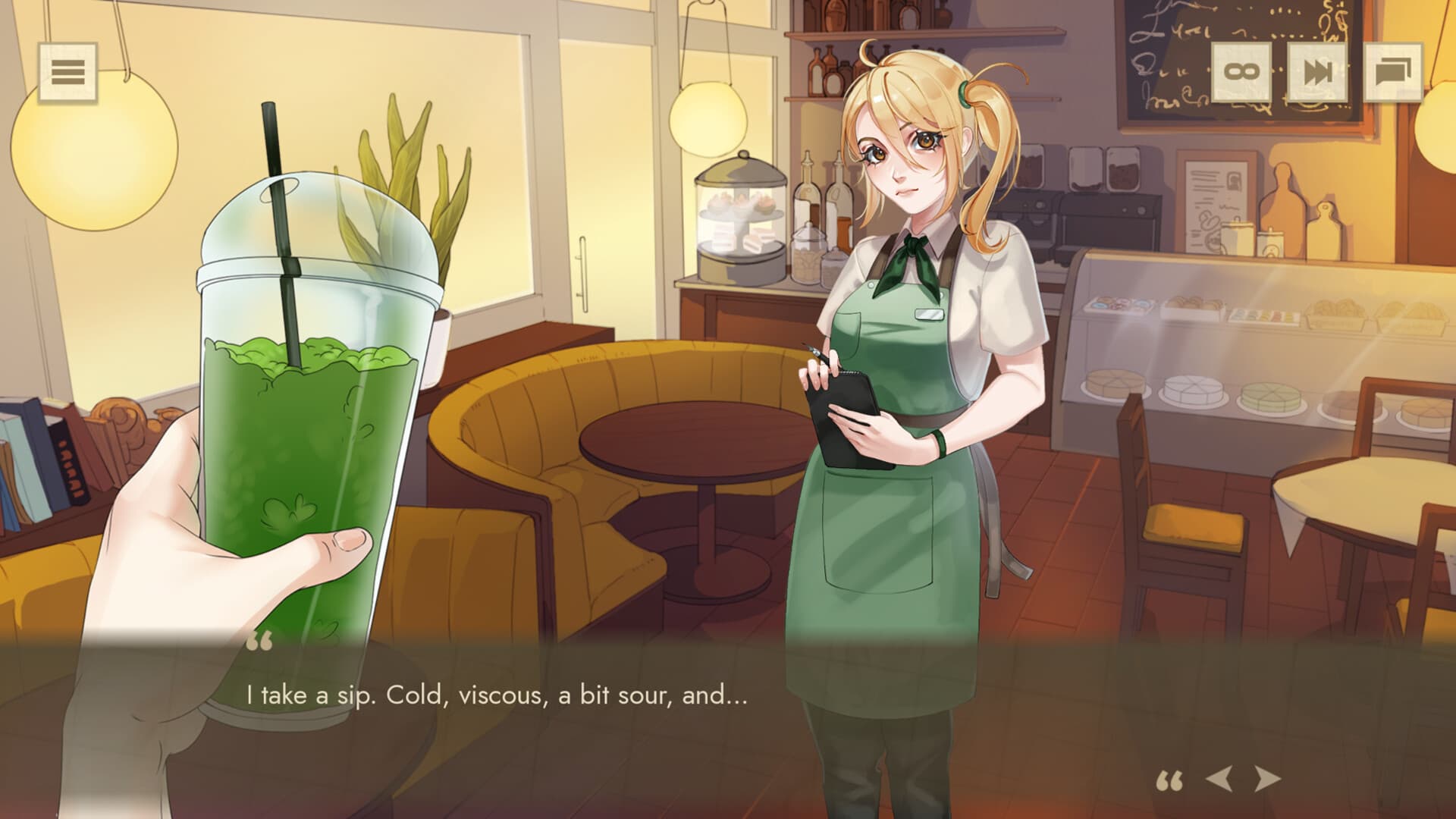Advance dialogue with the right arrow

tap(1266, 779)
